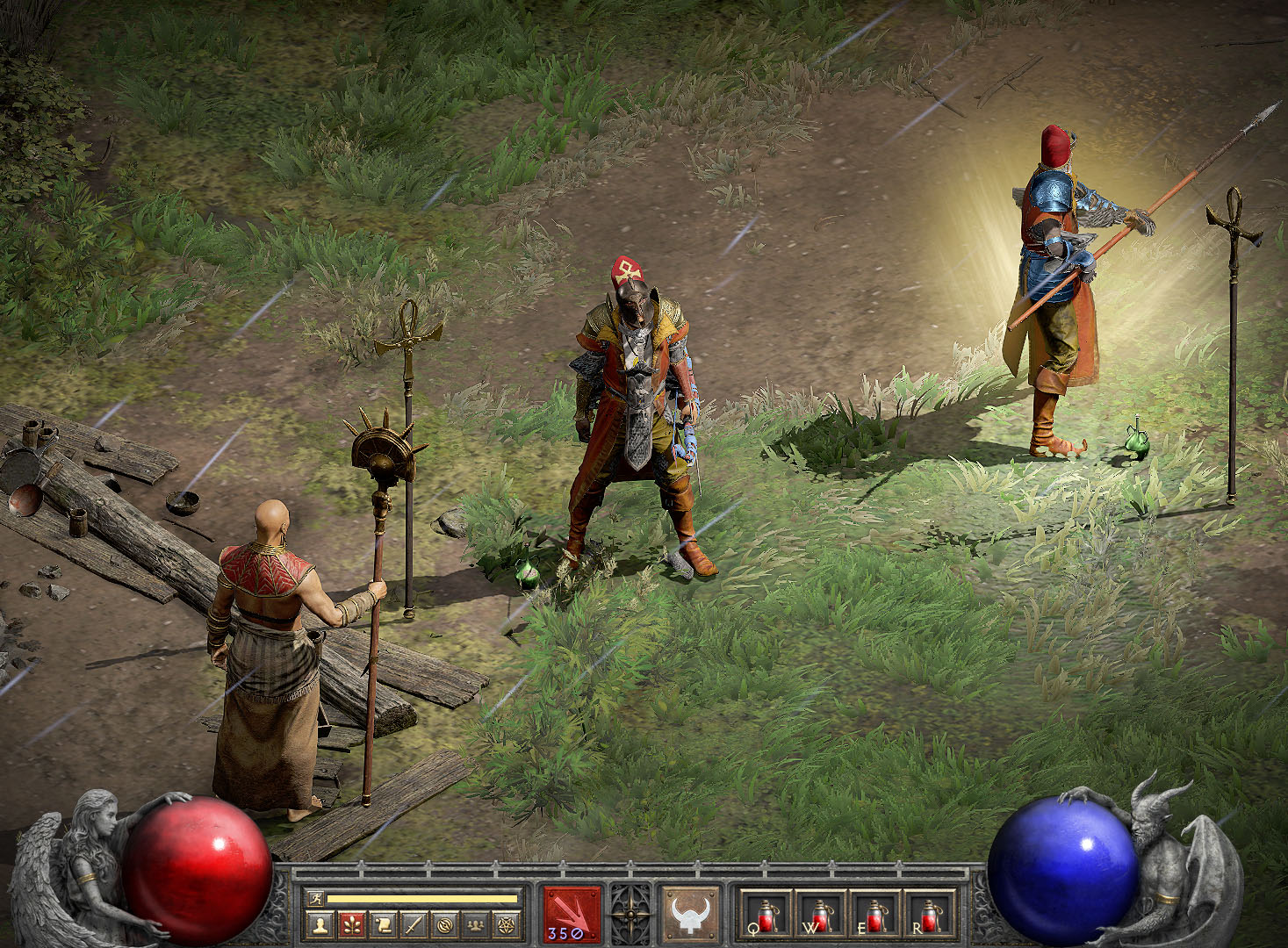Open the party panel button
The height and width of the screenshot is (948, 1288).
coord(477,924)
